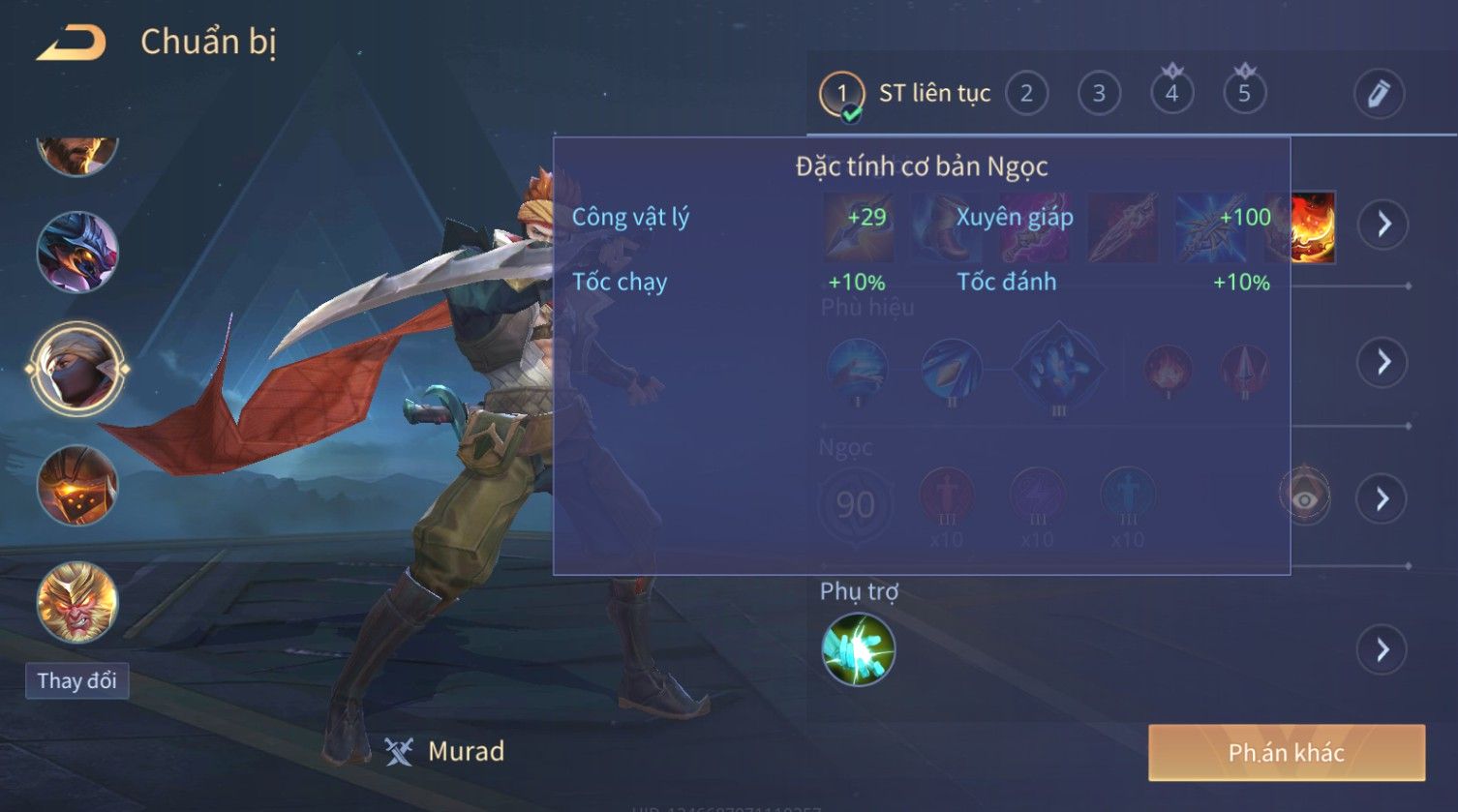Screen dimensions: 1458x812
Task: Click the Phán khác button
Action: [x=1286, y=753]
